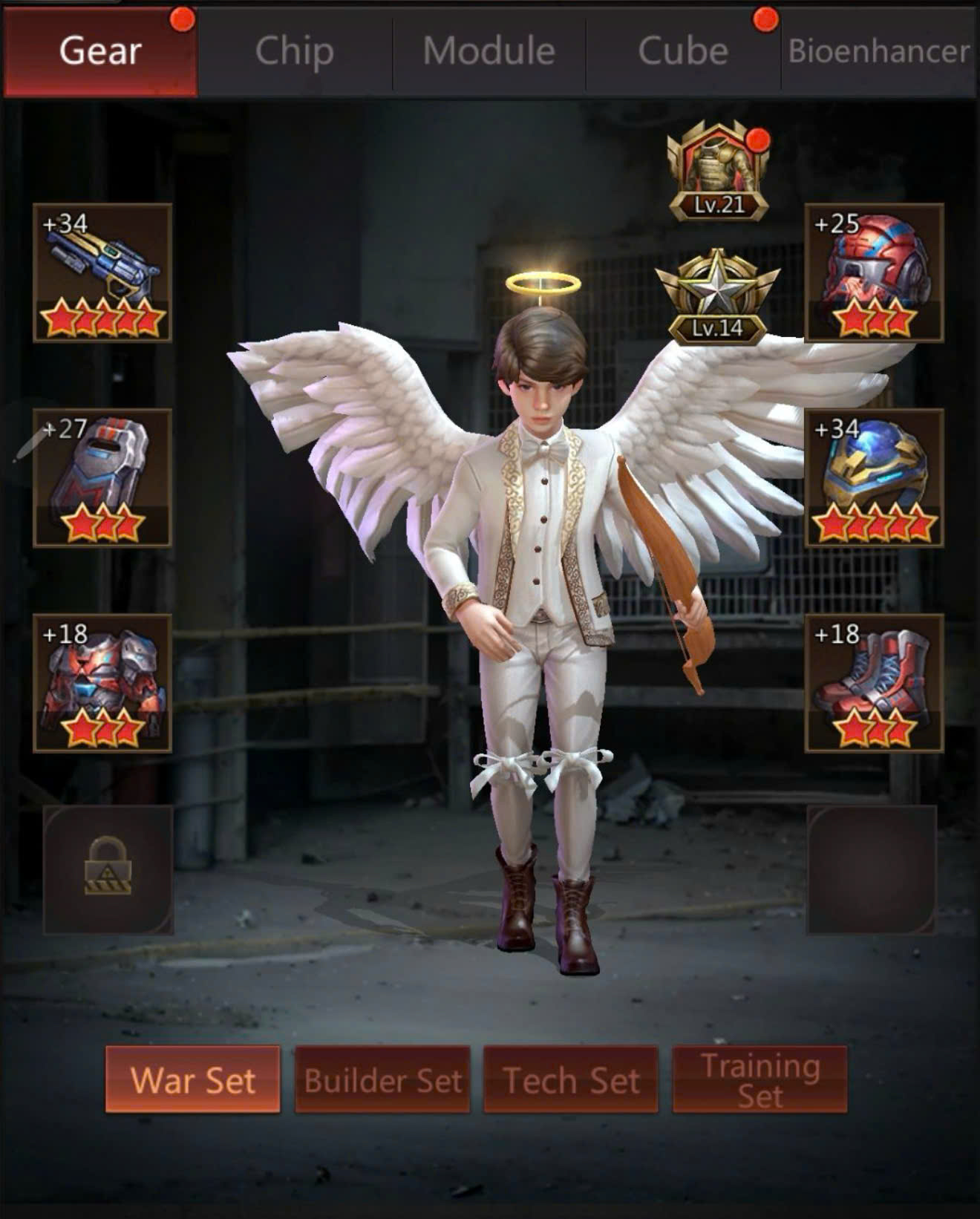Open the +27 shield gear slot
980x1219 pixels.
(102, 477)
